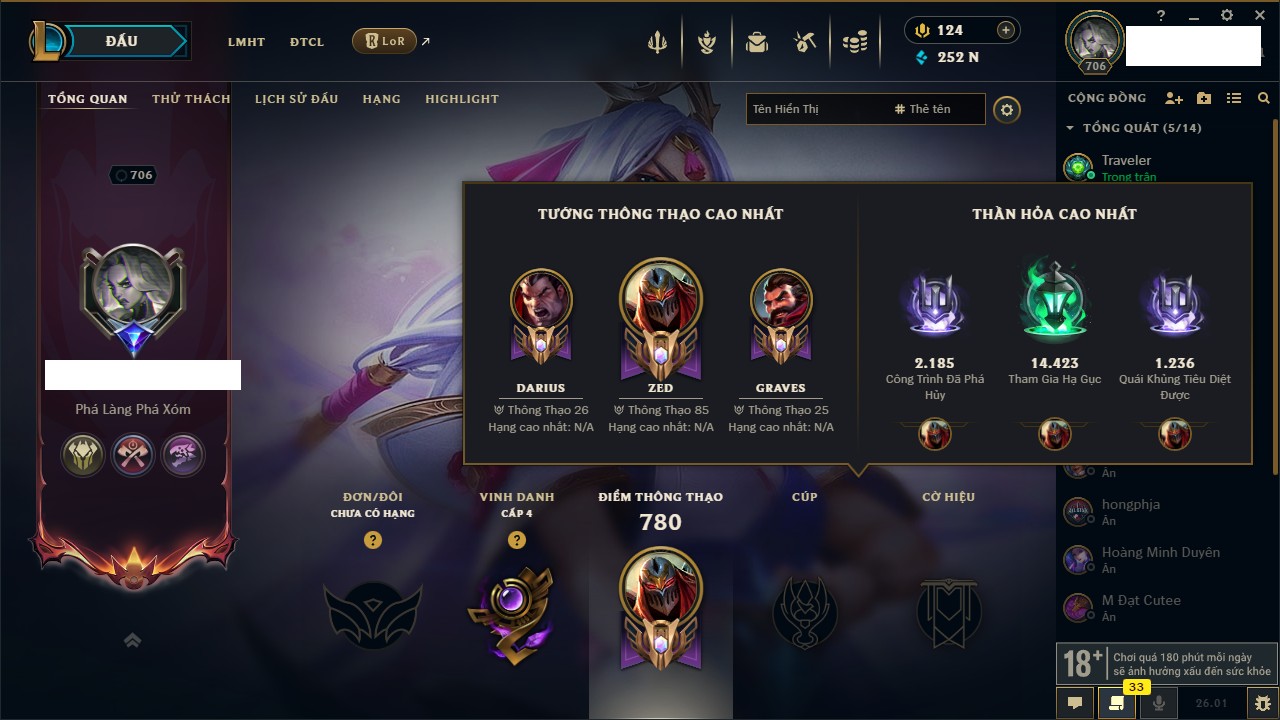The image size is (1280, 720).
Task: Open the client settings gear in title bar
Action: pyautogui.click(x=1227, y=15)
